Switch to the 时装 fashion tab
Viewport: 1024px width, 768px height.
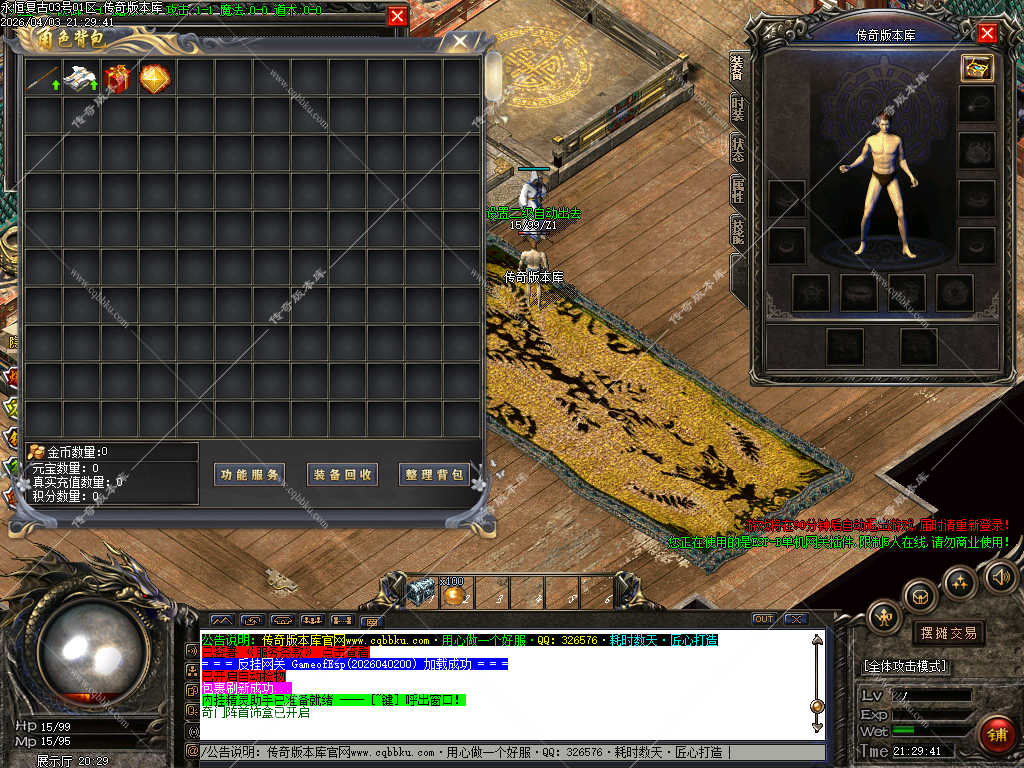pos(738,110)
